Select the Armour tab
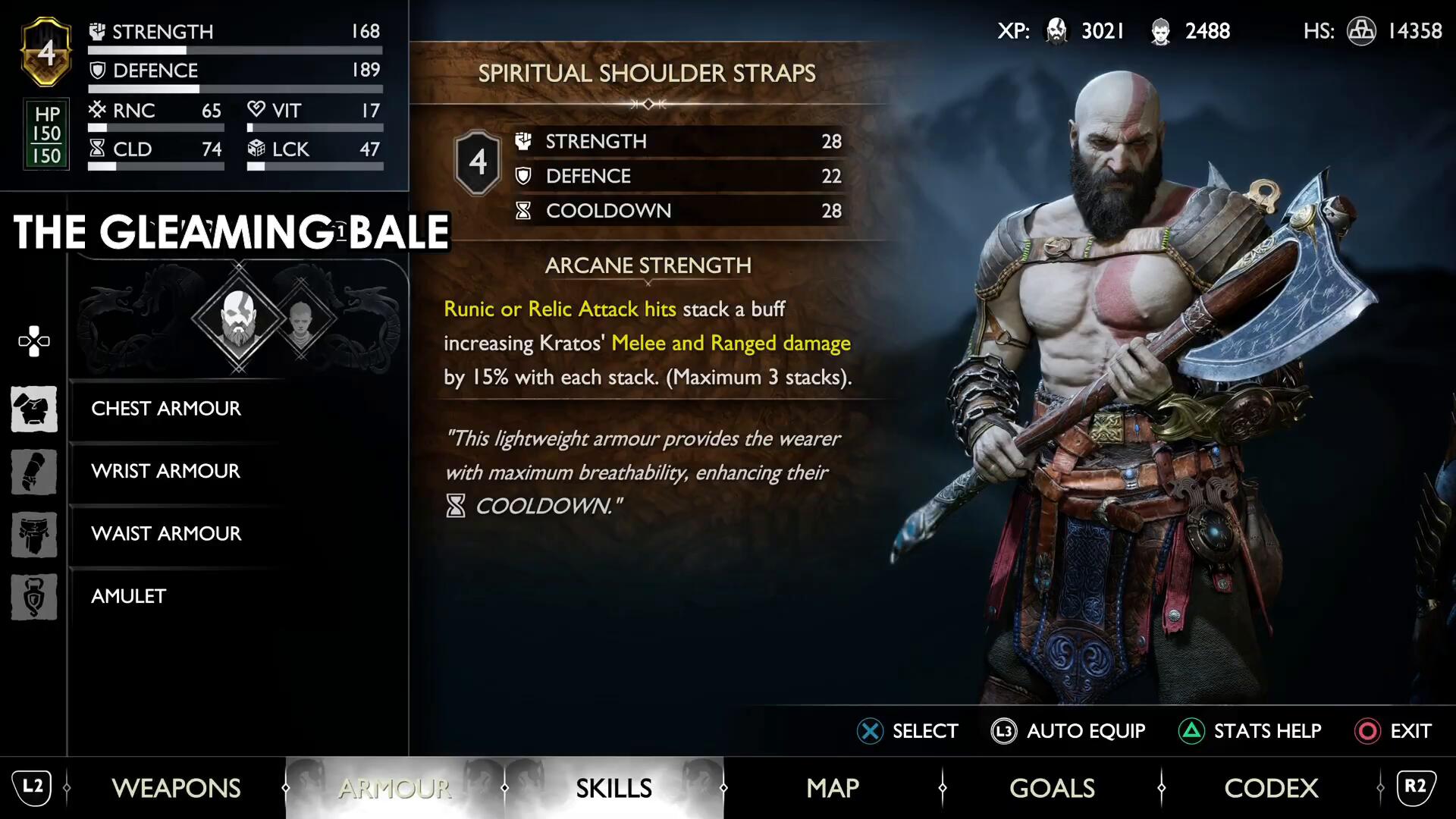The height and width of the screenshot is (819, 1456). (x=394, y=788)
